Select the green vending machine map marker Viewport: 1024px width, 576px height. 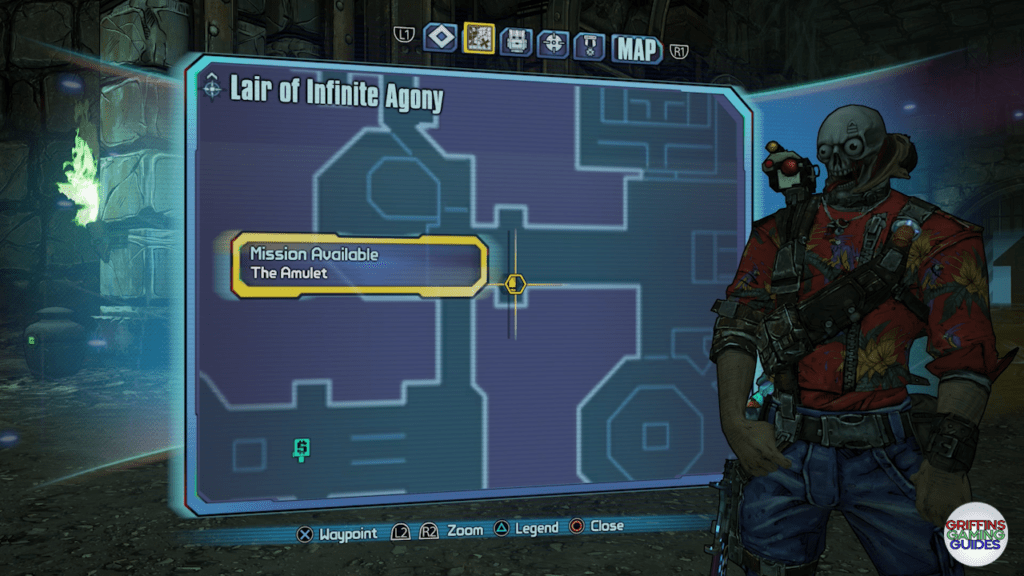[300, 450]
